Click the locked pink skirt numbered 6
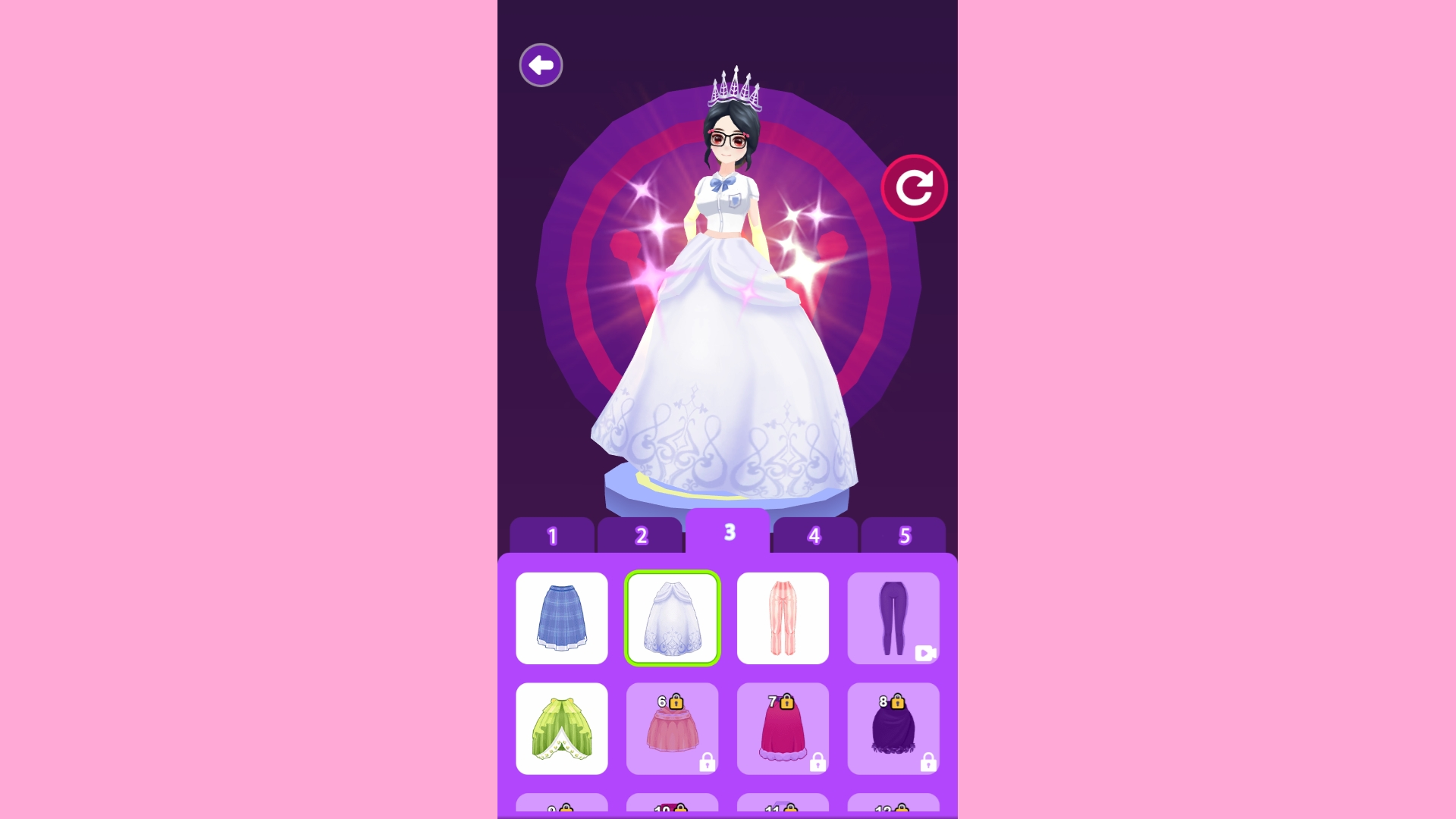The width and height of the screenshot is (1456, 819). [x=673, y=729]
